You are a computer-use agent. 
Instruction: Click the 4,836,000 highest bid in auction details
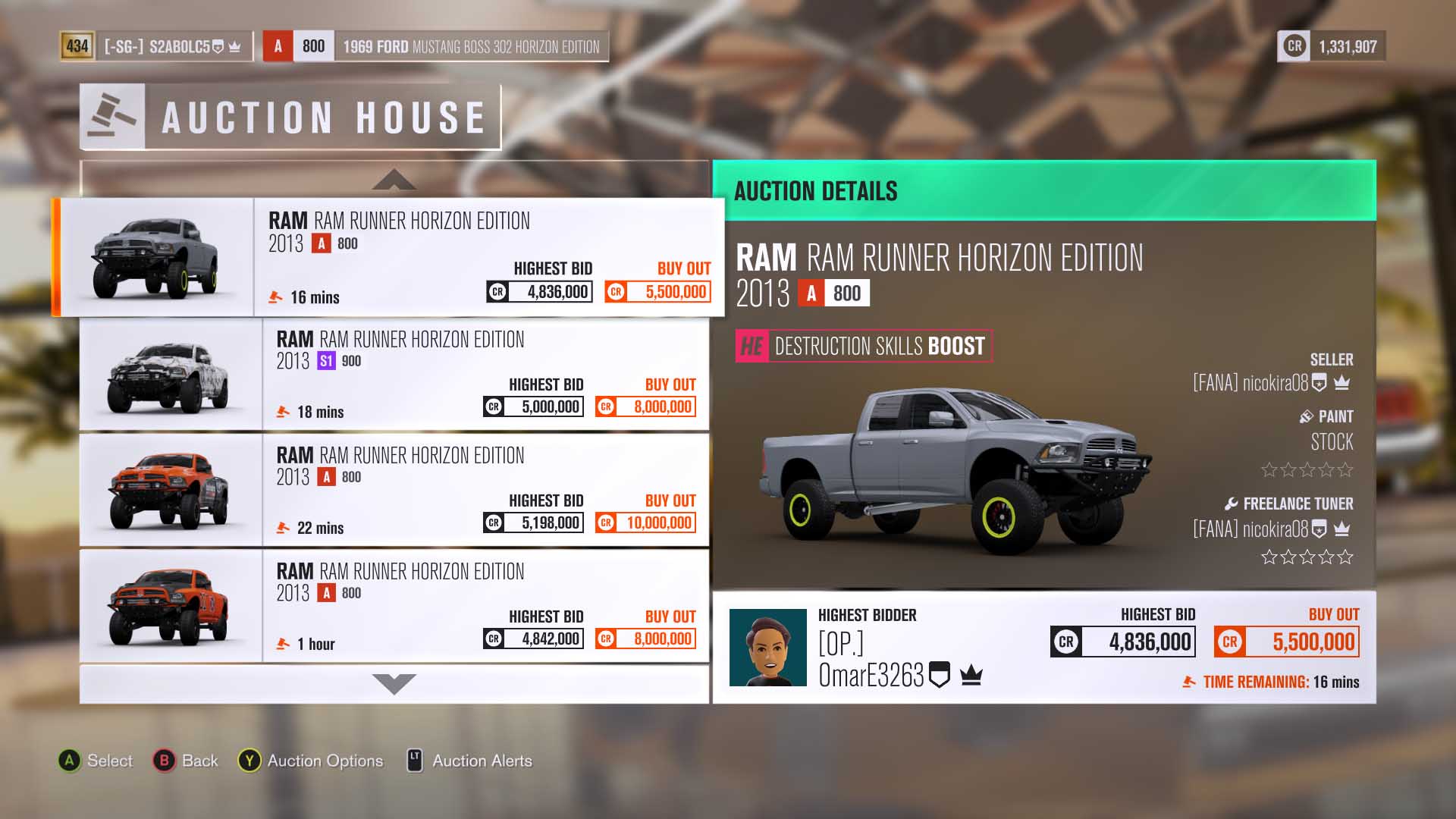(1122, 642)
